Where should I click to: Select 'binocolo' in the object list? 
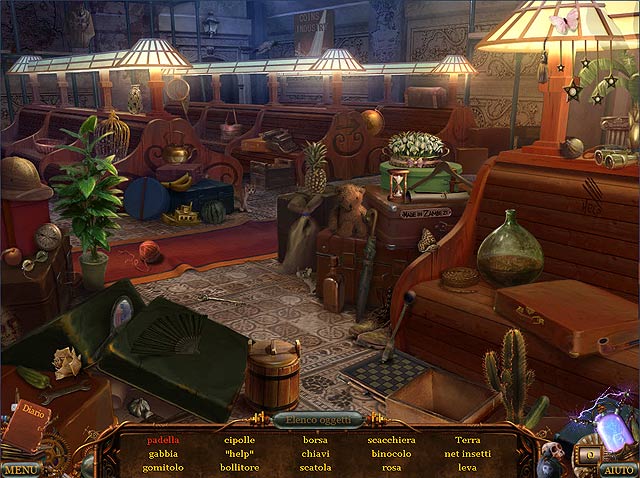[x=391, y=453]
